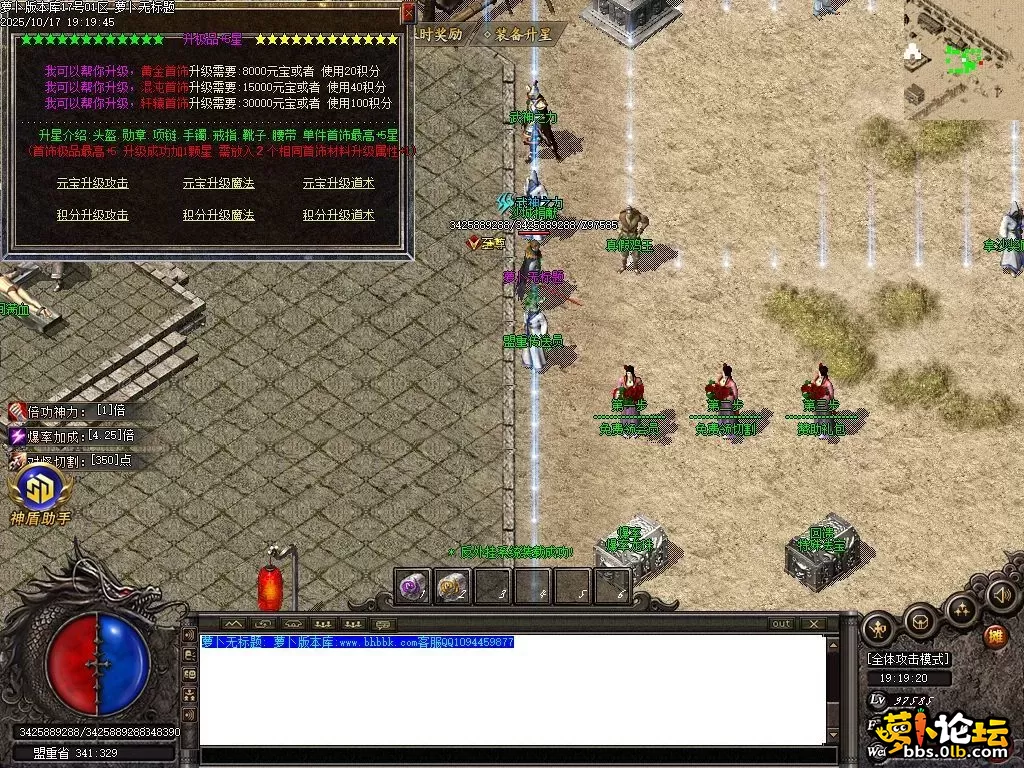The image size is (1024, 768).
Task: Click the chat panel's out button
Action: point(781,624)
